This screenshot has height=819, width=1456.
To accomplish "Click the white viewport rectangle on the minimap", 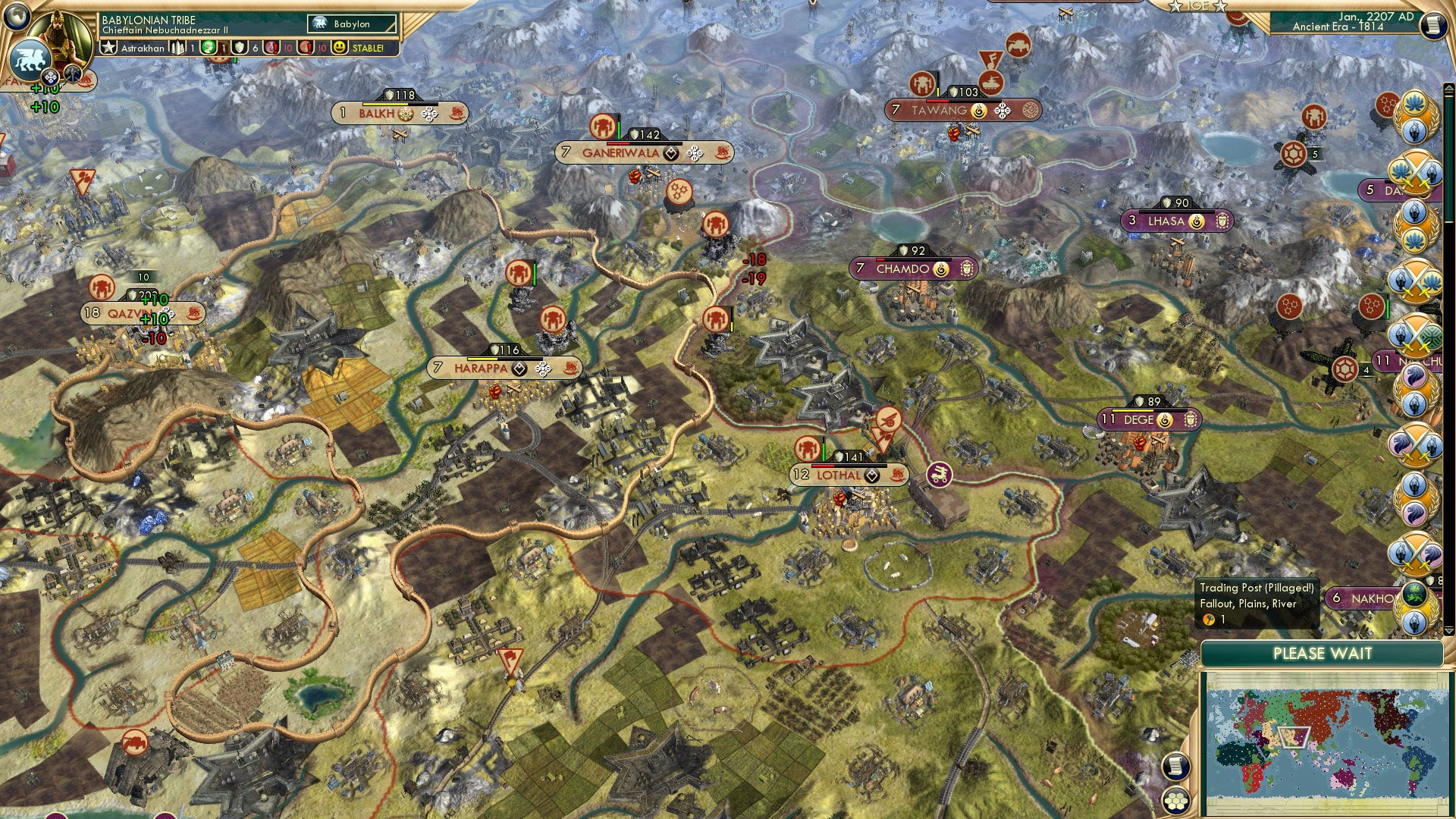I will 1294,737.
